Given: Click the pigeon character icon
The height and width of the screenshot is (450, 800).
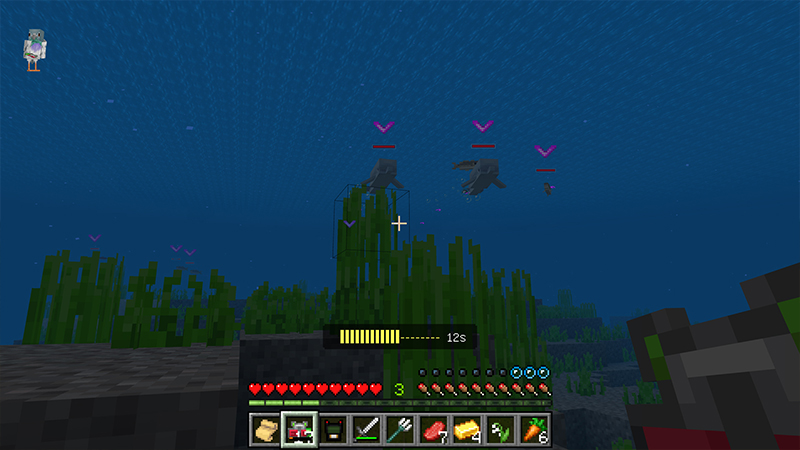Looking at the screenshot, I should [x=36, y=50].
